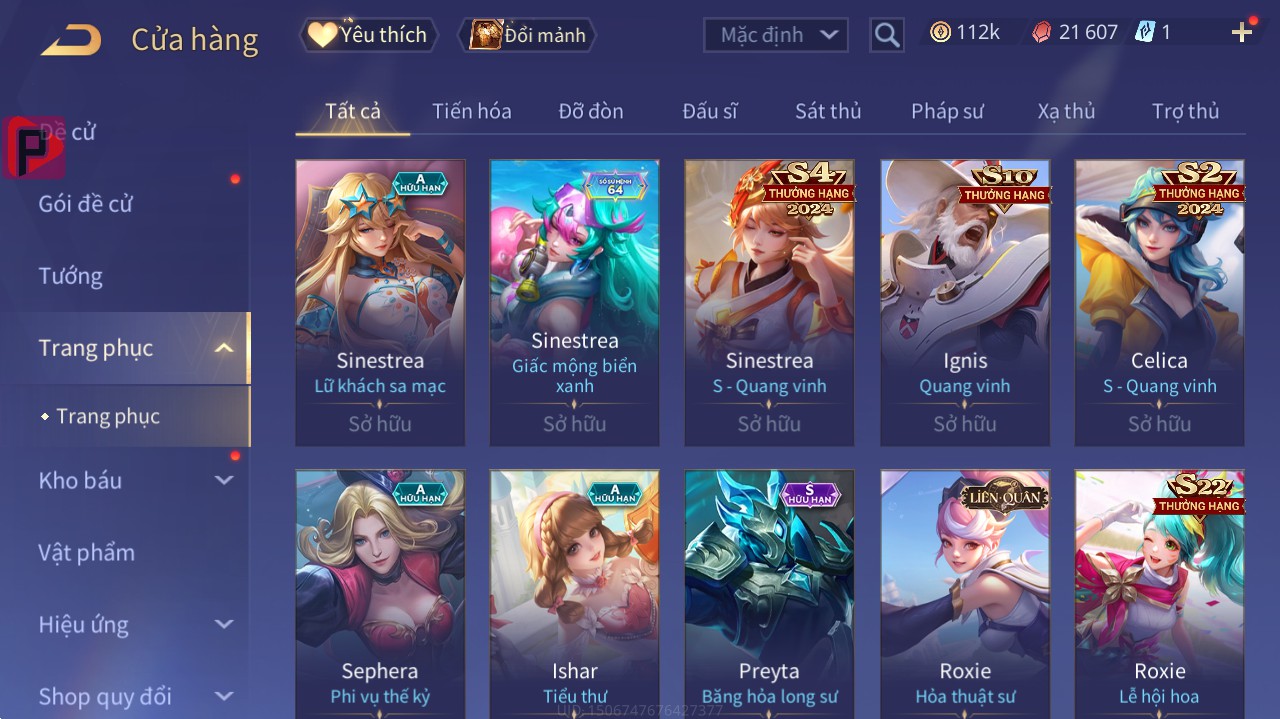This screenshot has height=719, width=1280.
Task: Show the Đấu sĩ category
Action: click(x=710, y=111)
